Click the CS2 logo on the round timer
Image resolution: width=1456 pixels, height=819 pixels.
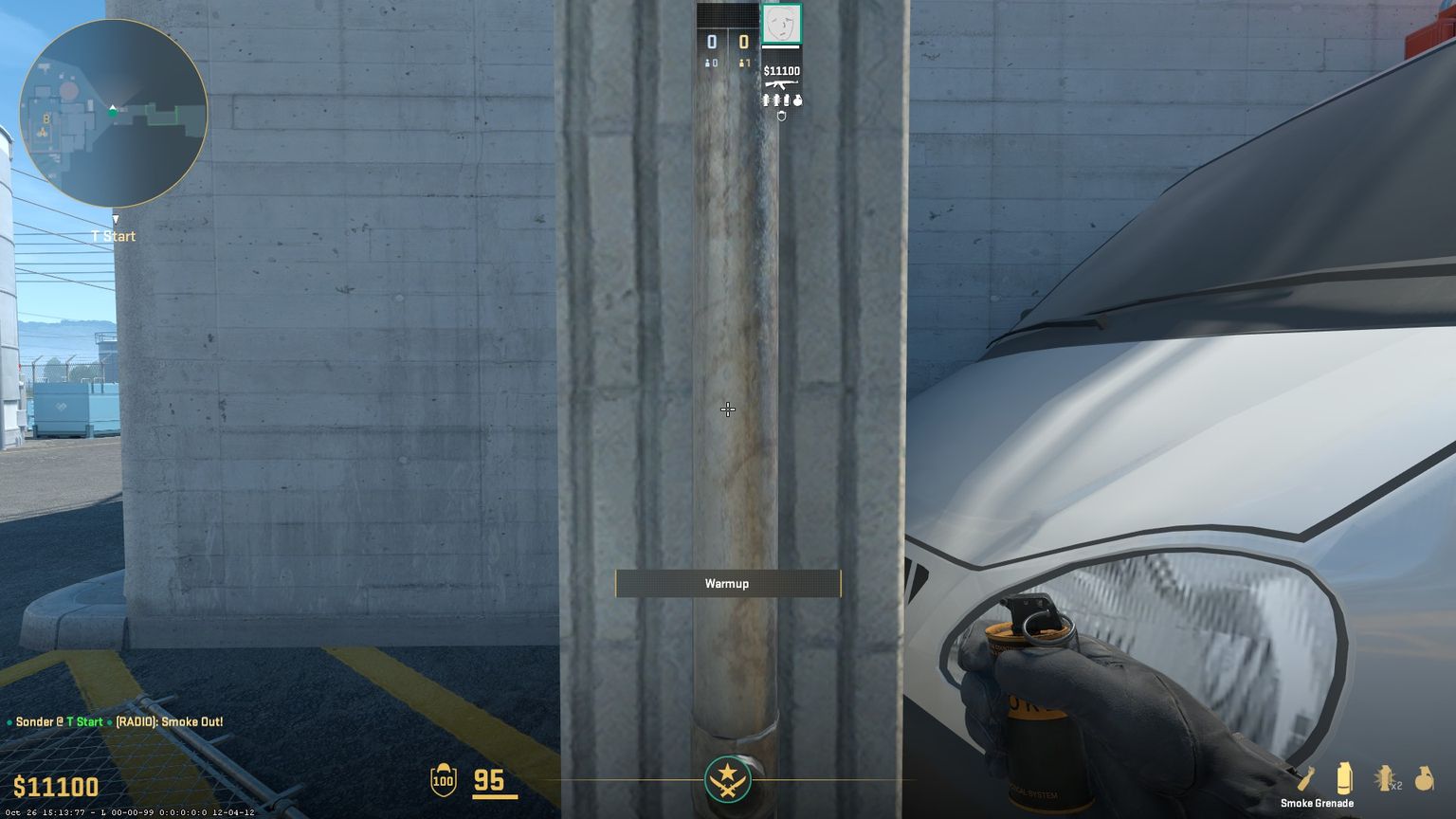(727, 779)
